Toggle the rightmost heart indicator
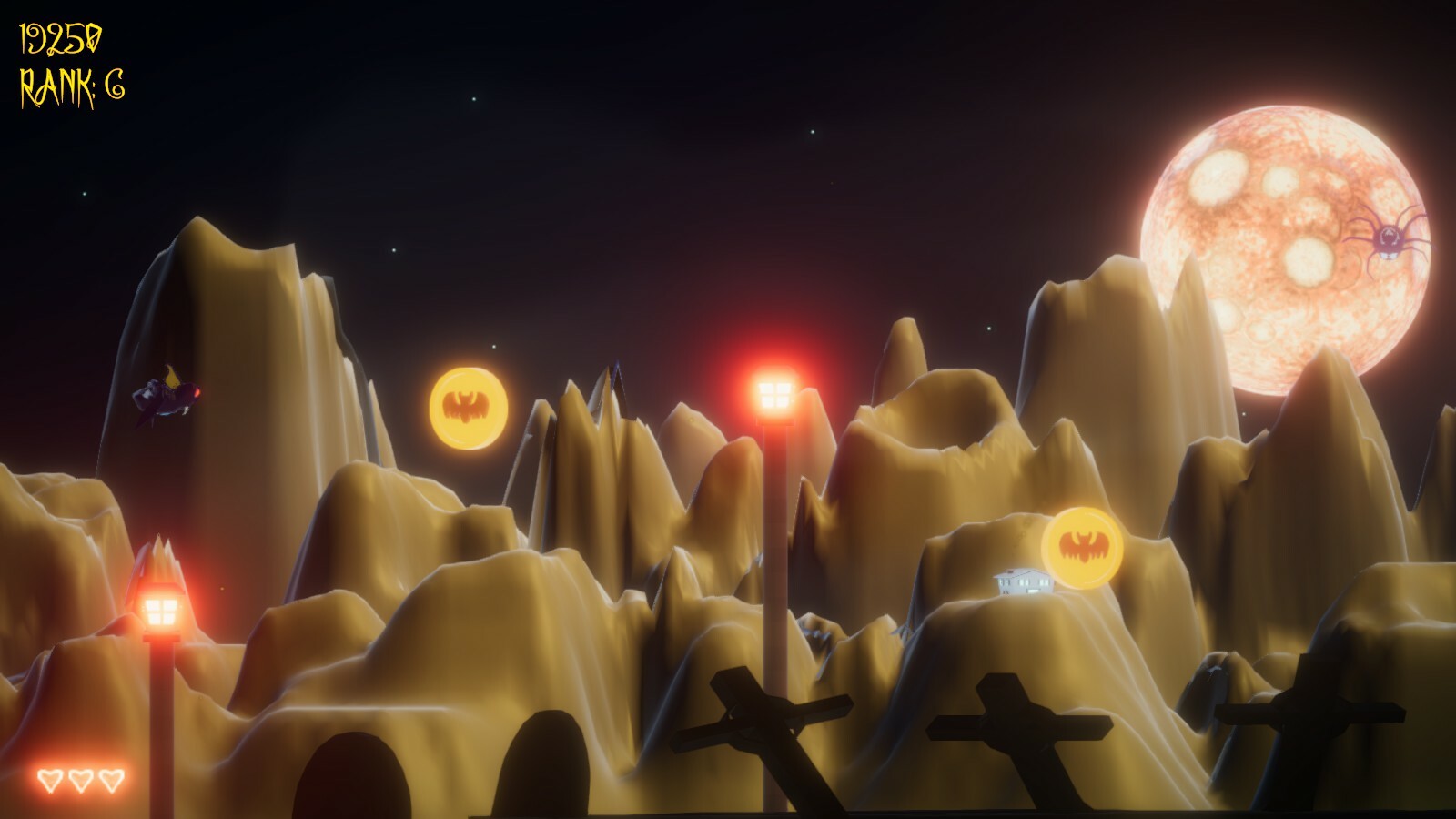The image size is (1456, 819). [113, 780]
